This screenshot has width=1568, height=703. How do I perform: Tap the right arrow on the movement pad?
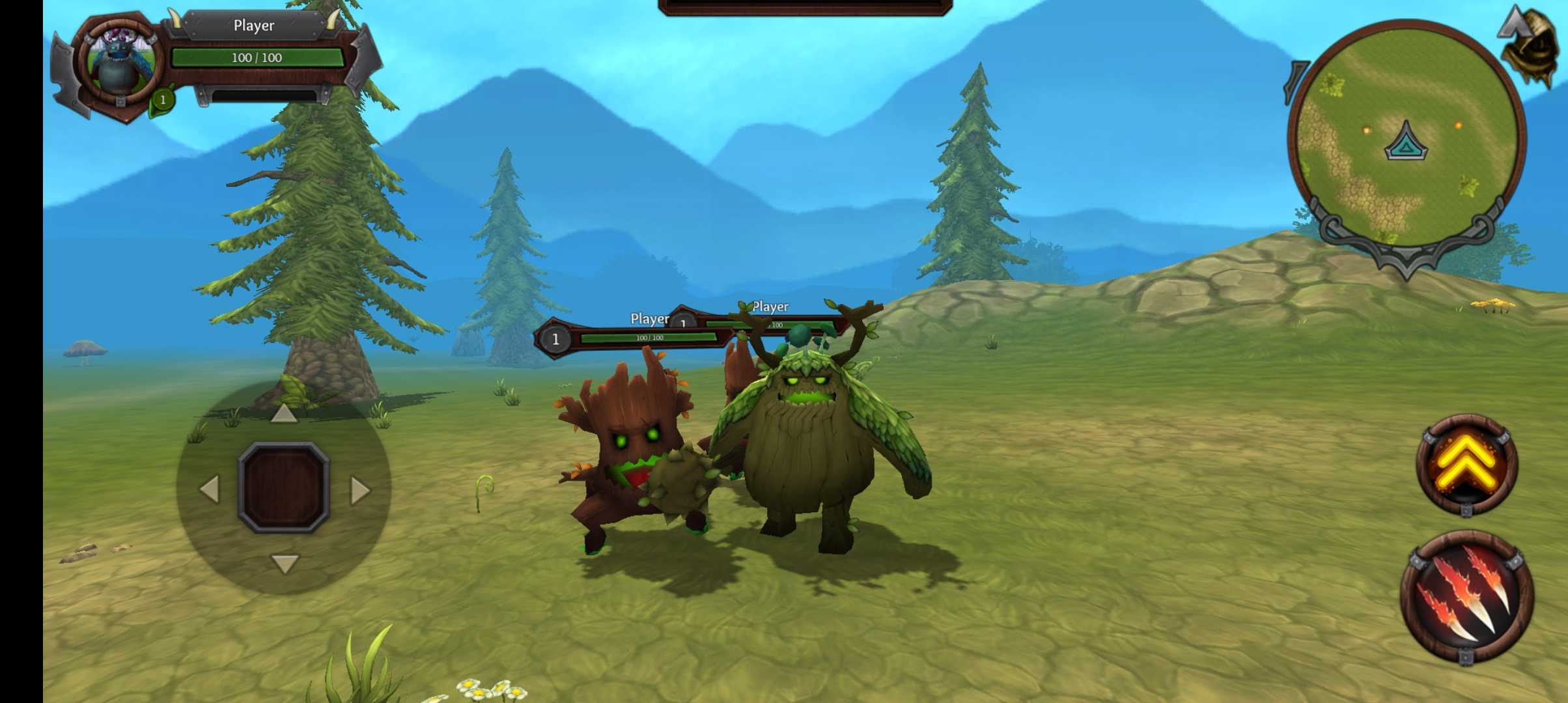359,489
